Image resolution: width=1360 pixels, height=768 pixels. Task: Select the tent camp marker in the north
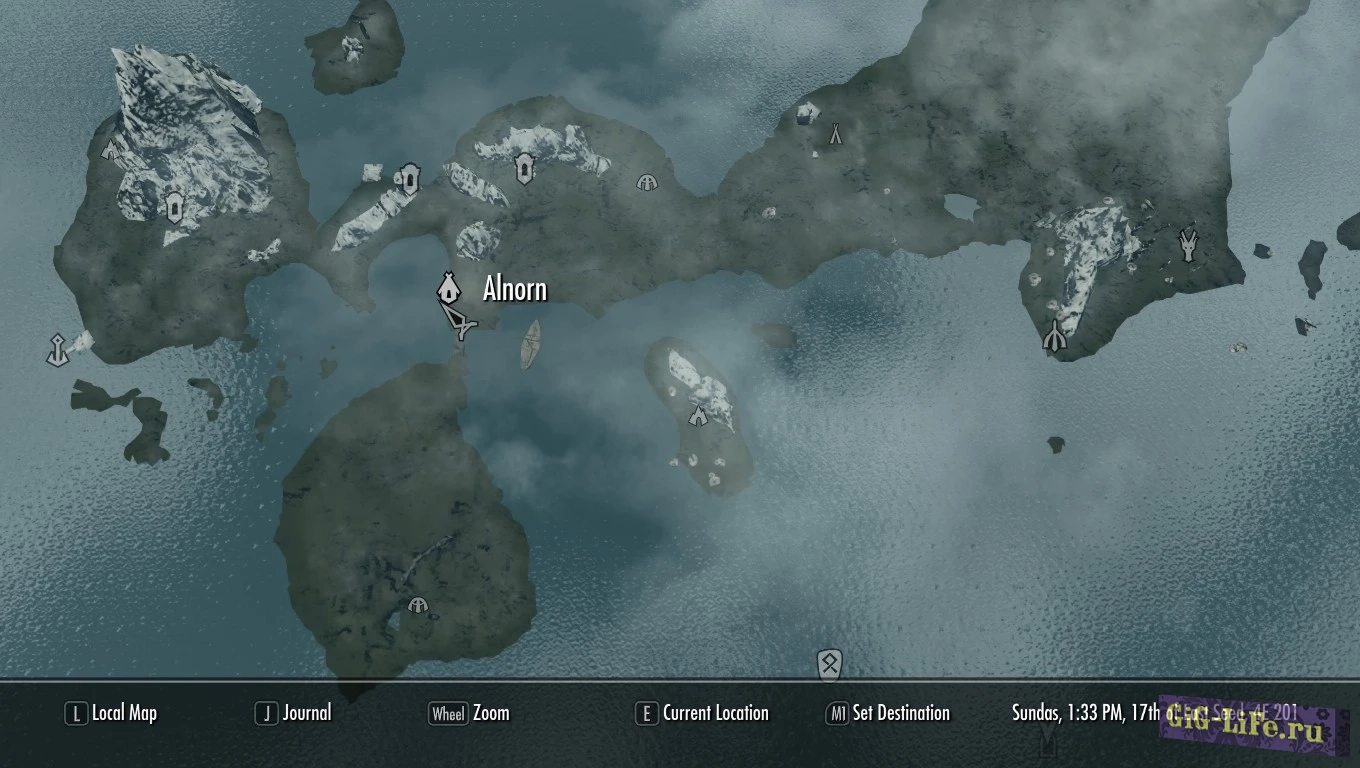(835, 133)
